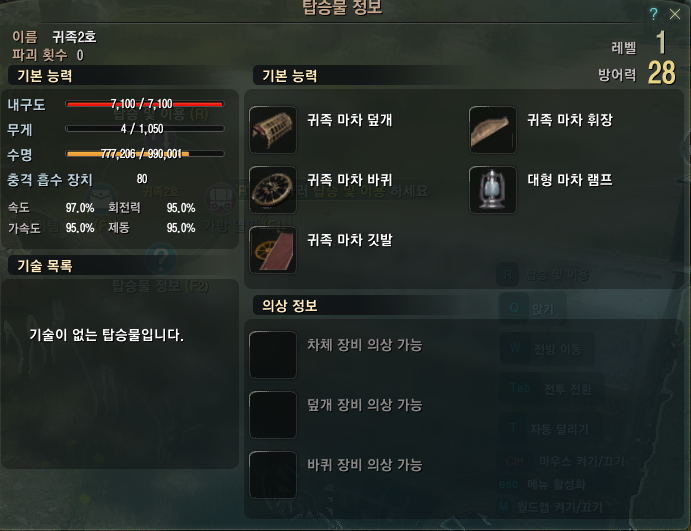This screenshot has height=531, width=691.
Task: Select the 귀족 마차 깃발 flag slot
Action: (273, 250)
